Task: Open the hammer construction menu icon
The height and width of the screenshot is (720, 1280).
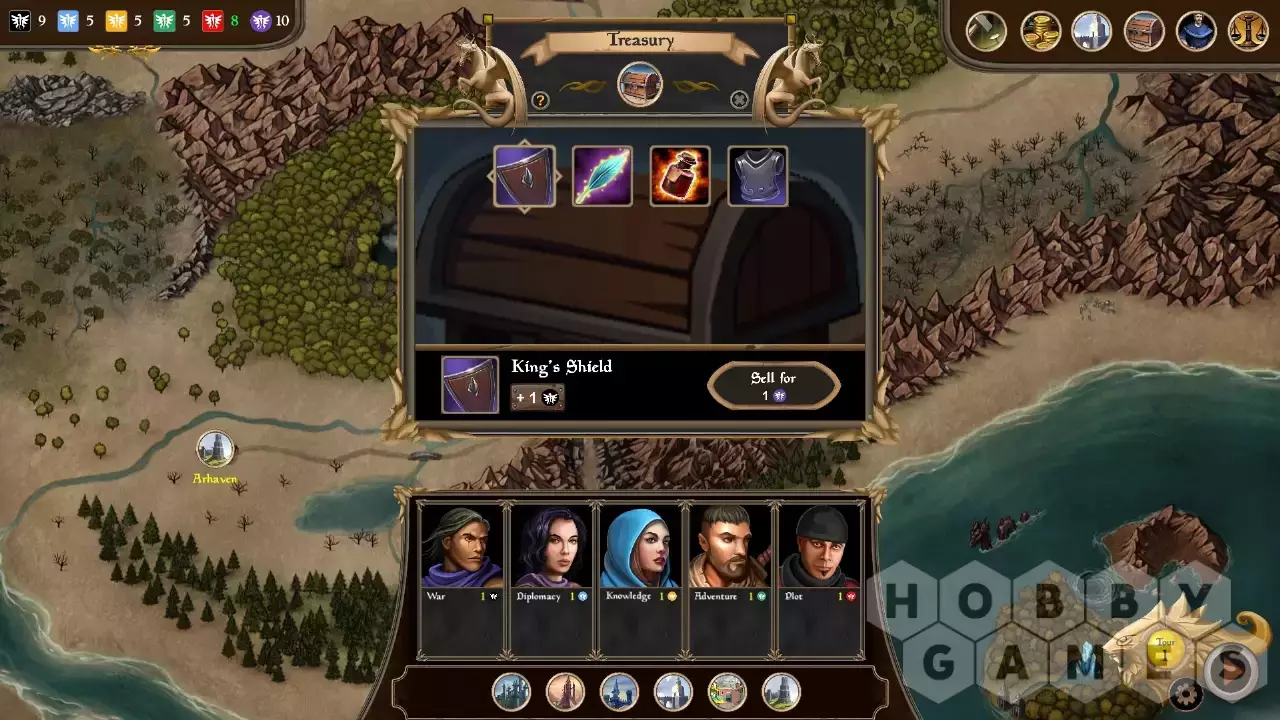Action: pyautogui.click(x=986, y=31)
